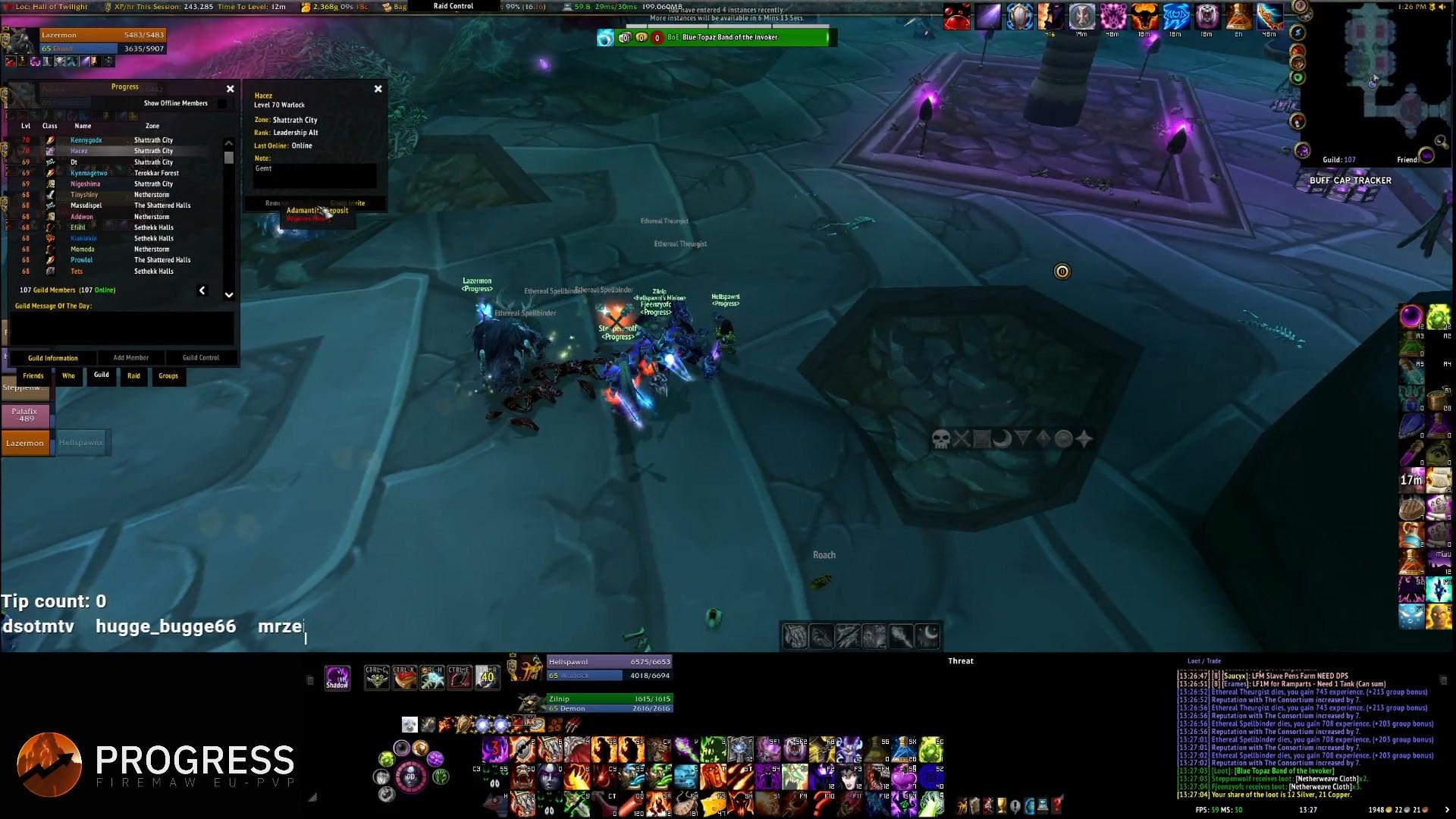Click the gold coin icon in the top bar
This screenshot has height=819, width=1456.
tap(303, 5)
